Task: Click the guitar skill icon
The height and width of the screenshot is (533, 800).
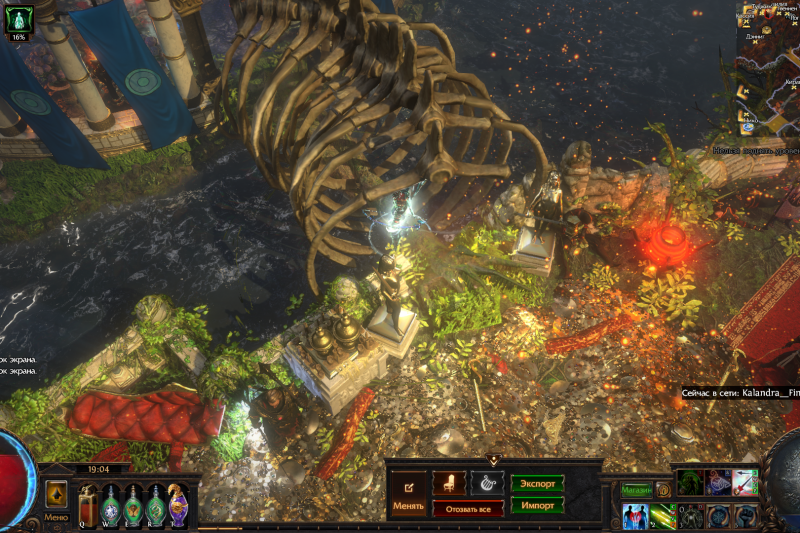Action: point(745,482)
